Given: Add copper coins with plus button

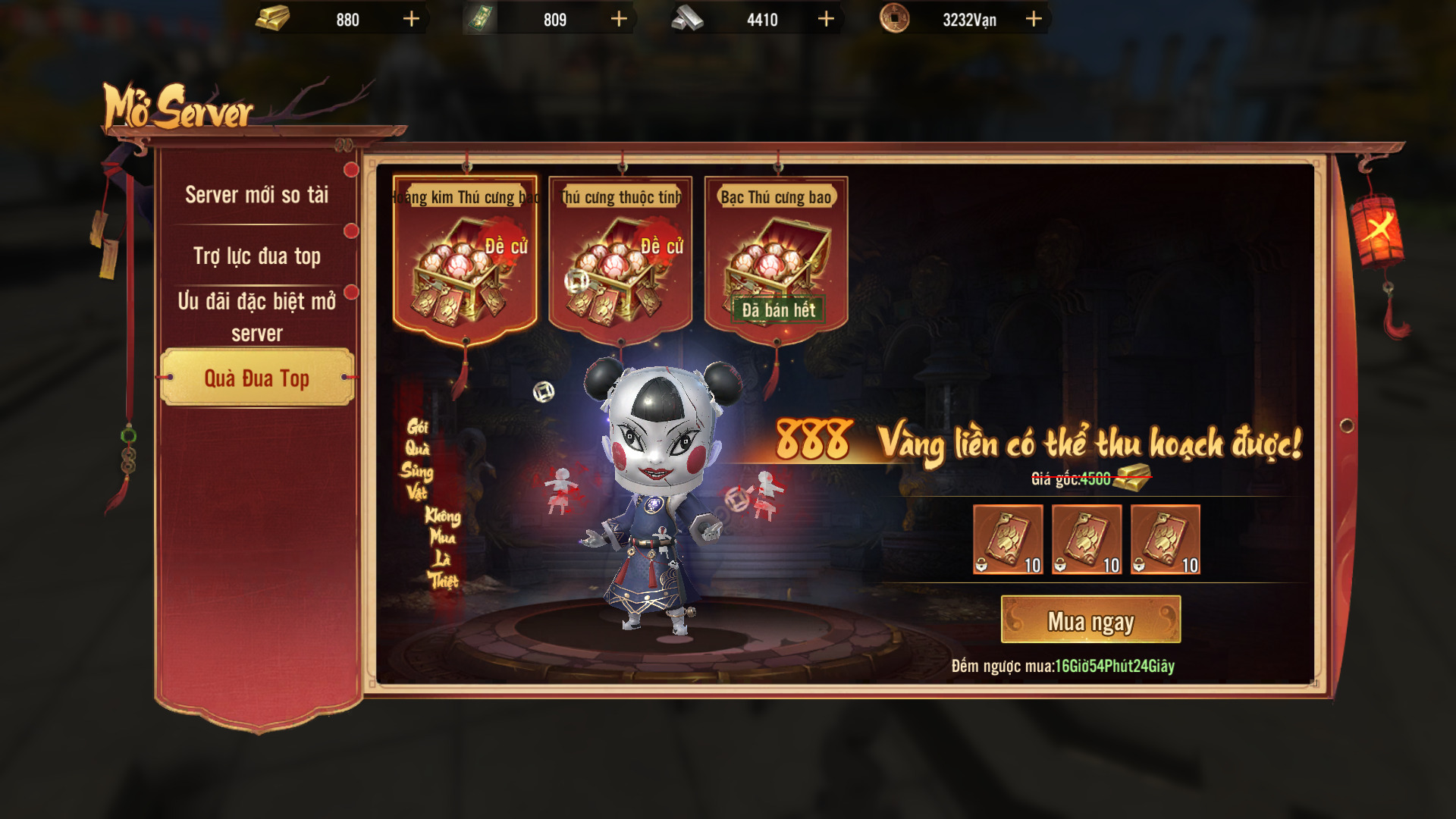Looking at the screenshot, I should click(1034, 19).
